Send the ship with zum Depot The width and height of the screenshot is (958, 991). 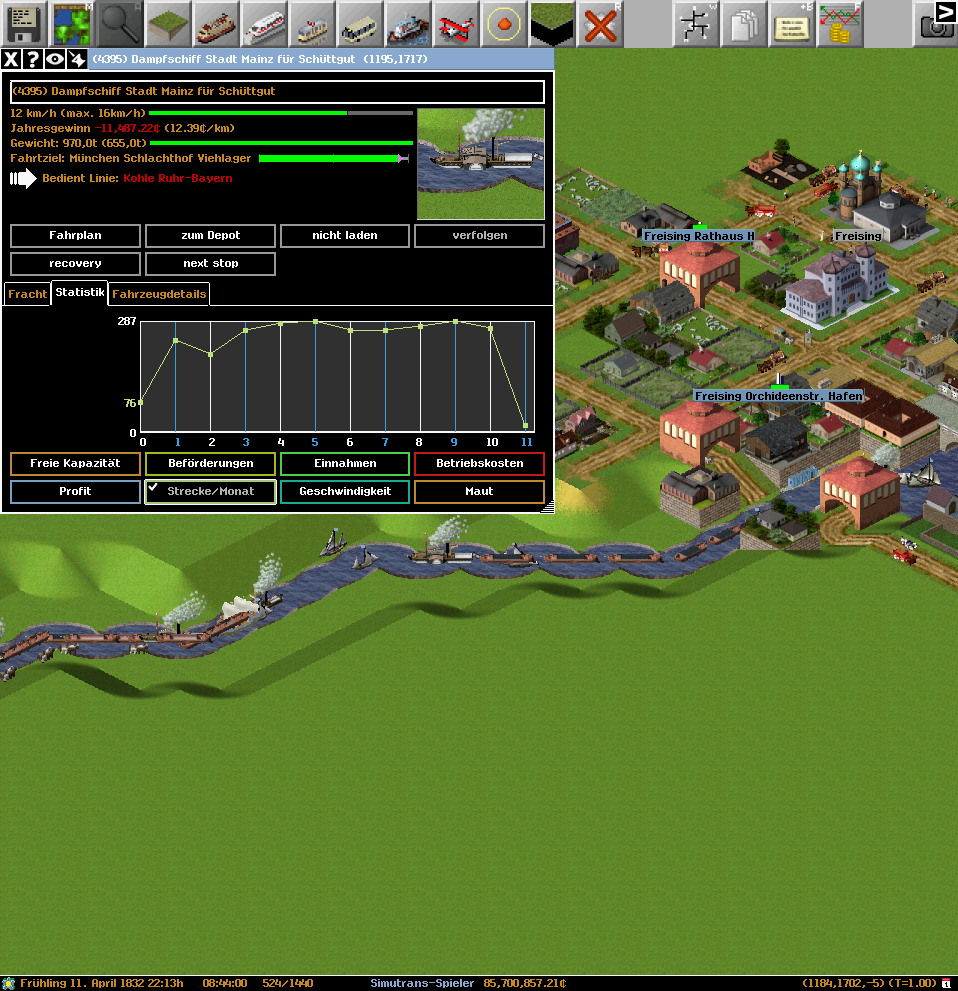point(210,236)
